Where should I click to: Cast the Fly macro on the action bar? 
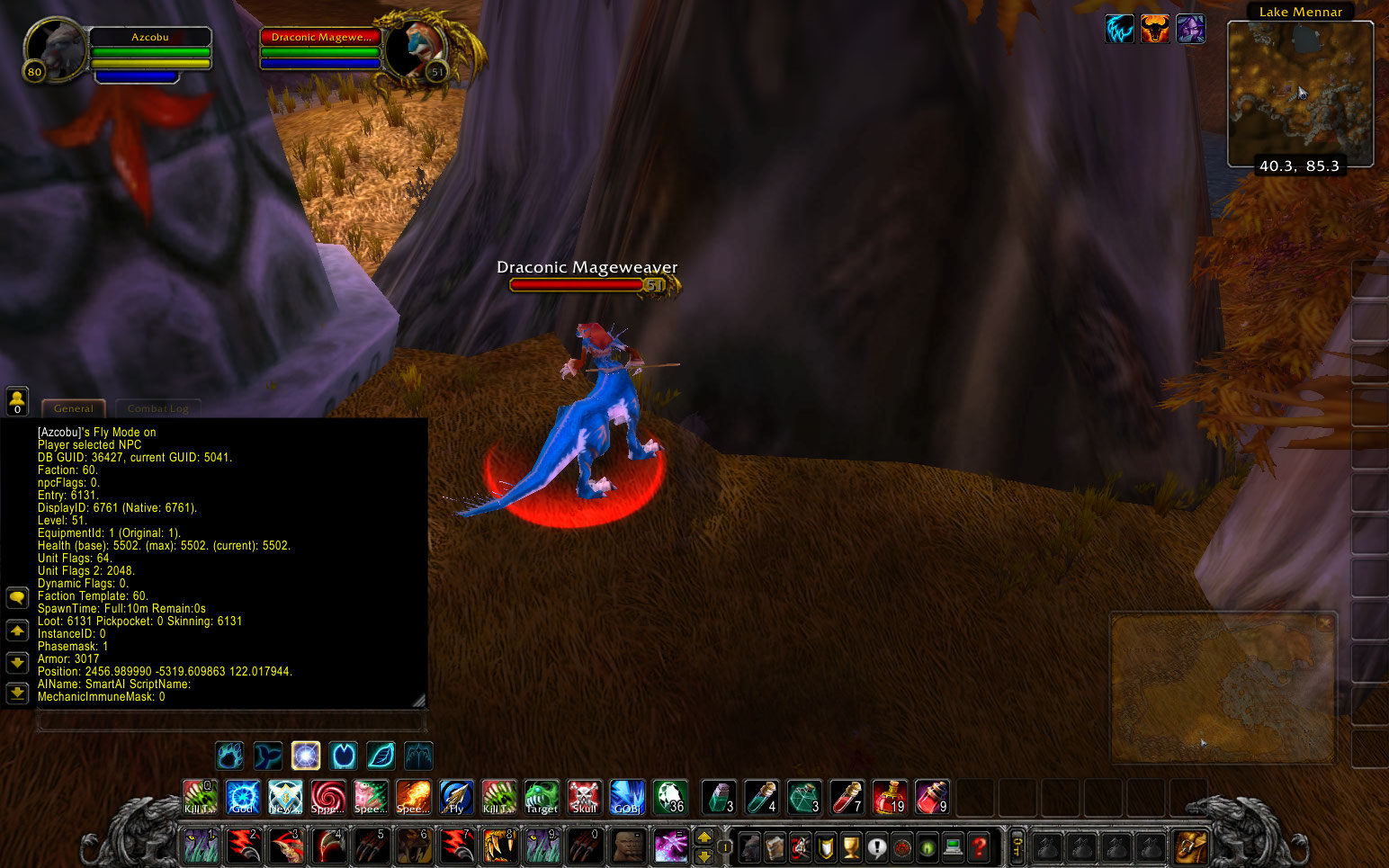455,797
